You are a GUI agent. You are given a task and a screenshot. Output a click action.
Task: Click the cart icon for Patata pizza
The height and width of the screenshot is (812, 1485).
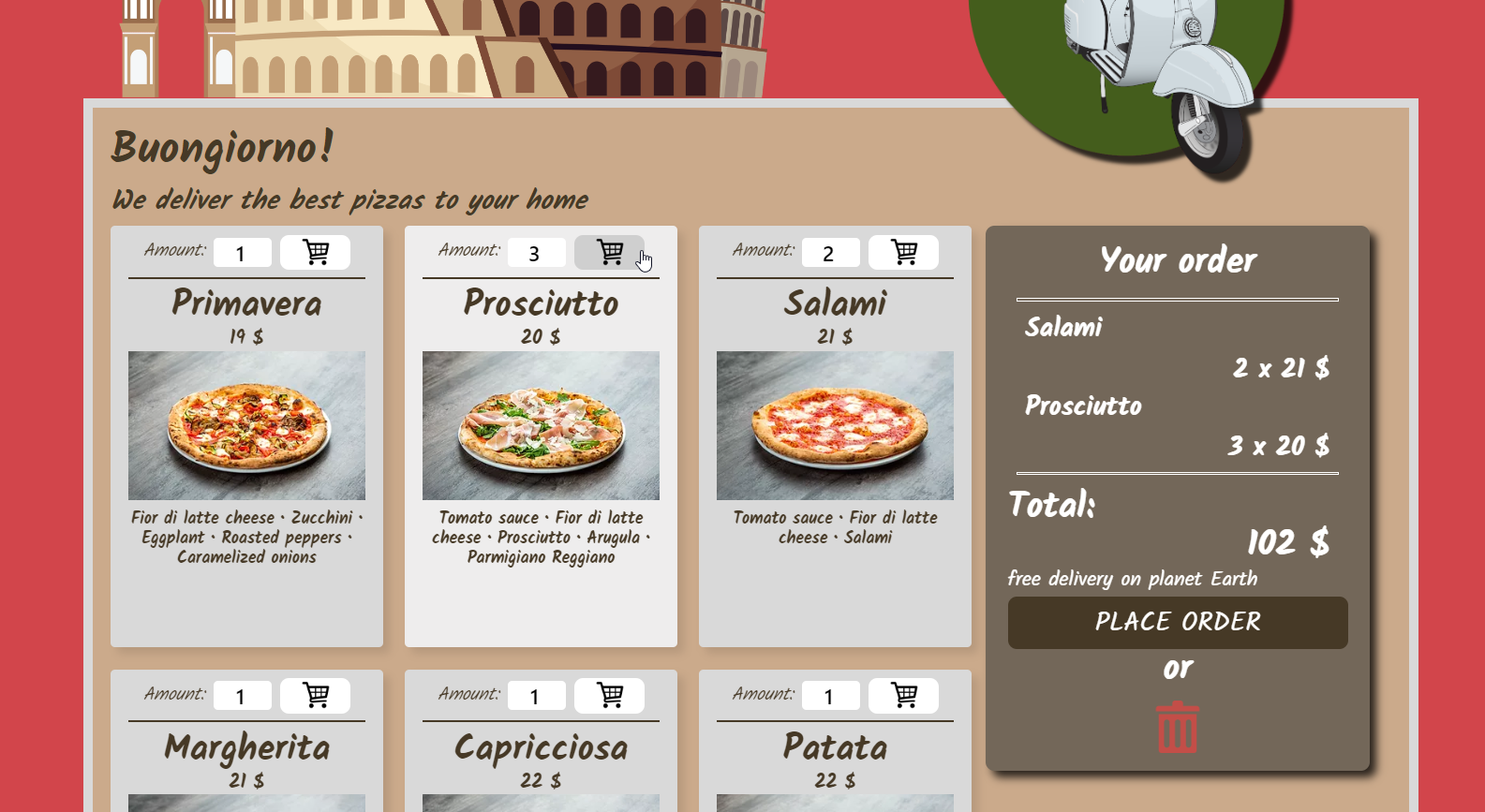902,695
